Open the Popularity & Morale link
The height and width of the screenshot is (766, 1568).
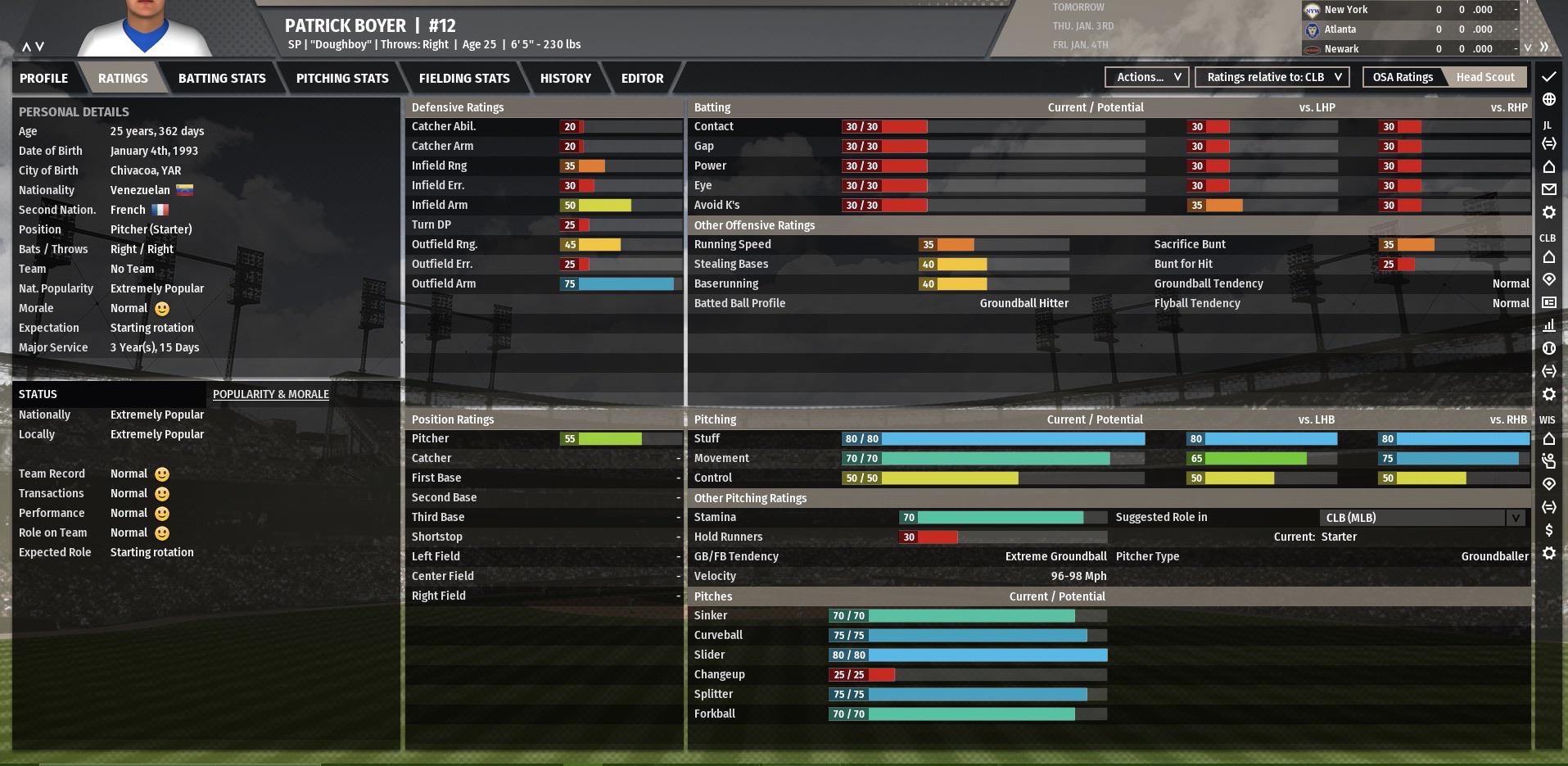(x=270, y=394)
